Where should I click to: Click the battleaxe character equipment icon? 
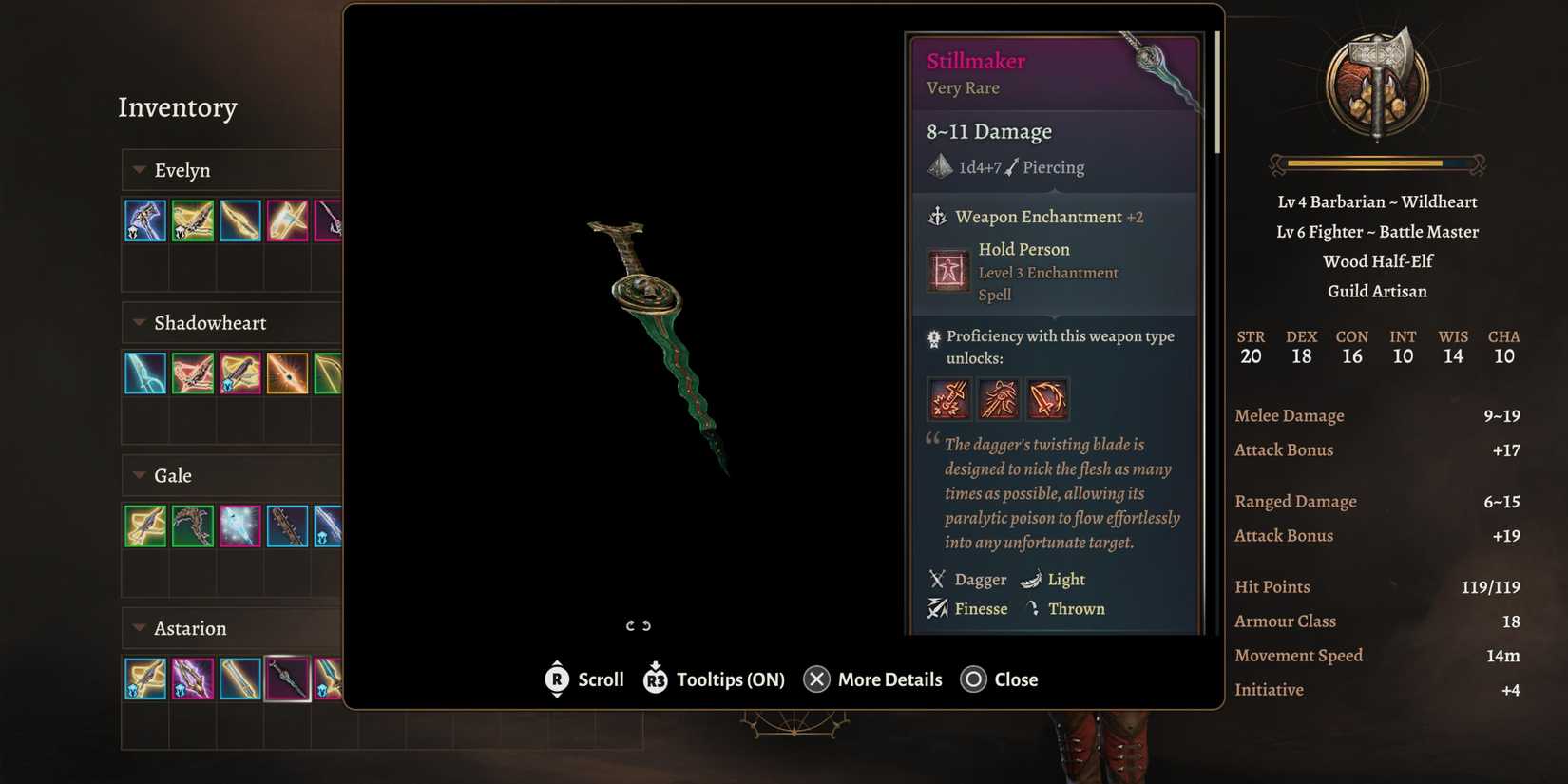pyautogui.click(x=1375, y=81)
